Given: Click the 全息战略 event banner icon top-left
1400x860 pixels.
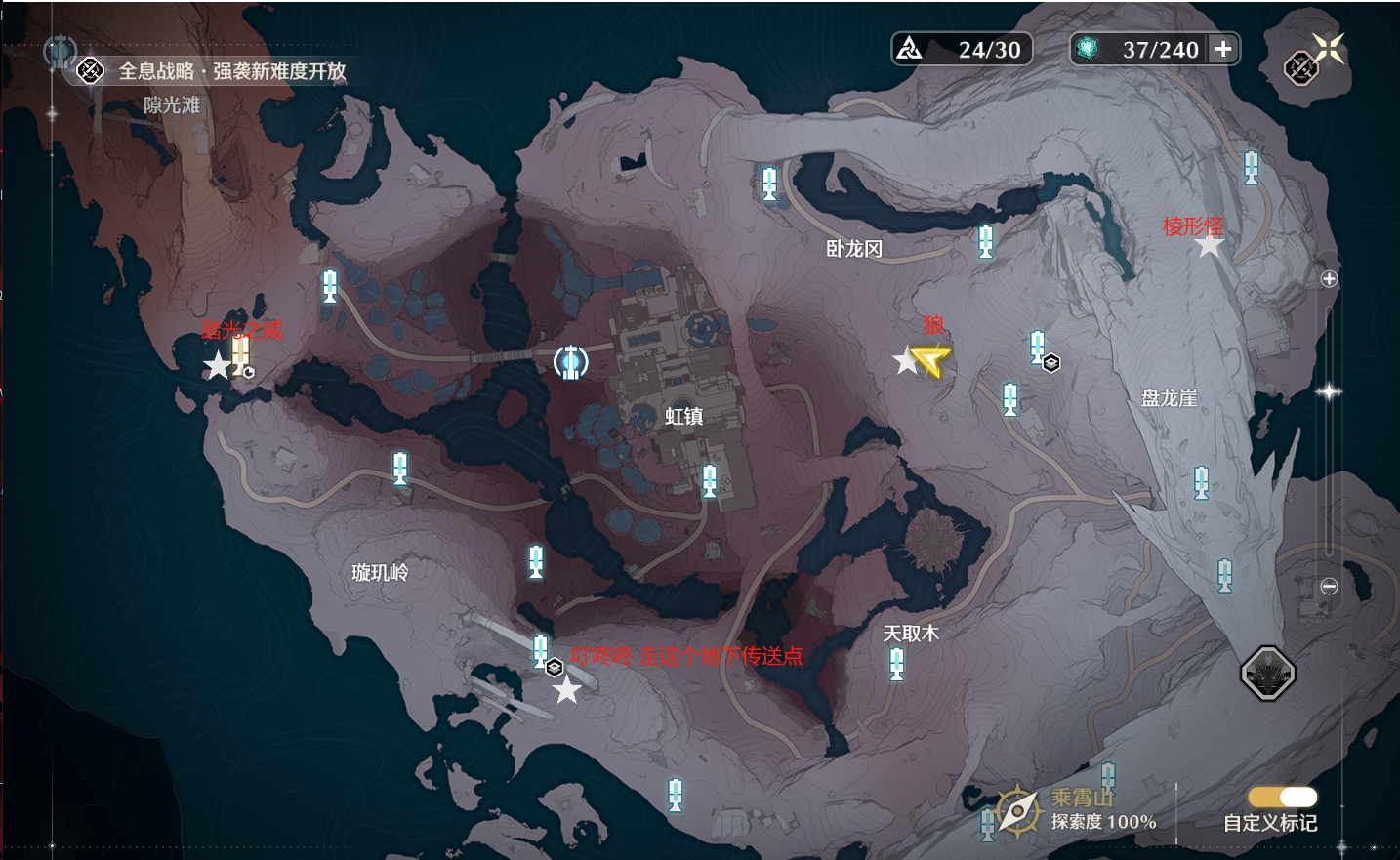Looking at the screenshot, I should (89, 70).
